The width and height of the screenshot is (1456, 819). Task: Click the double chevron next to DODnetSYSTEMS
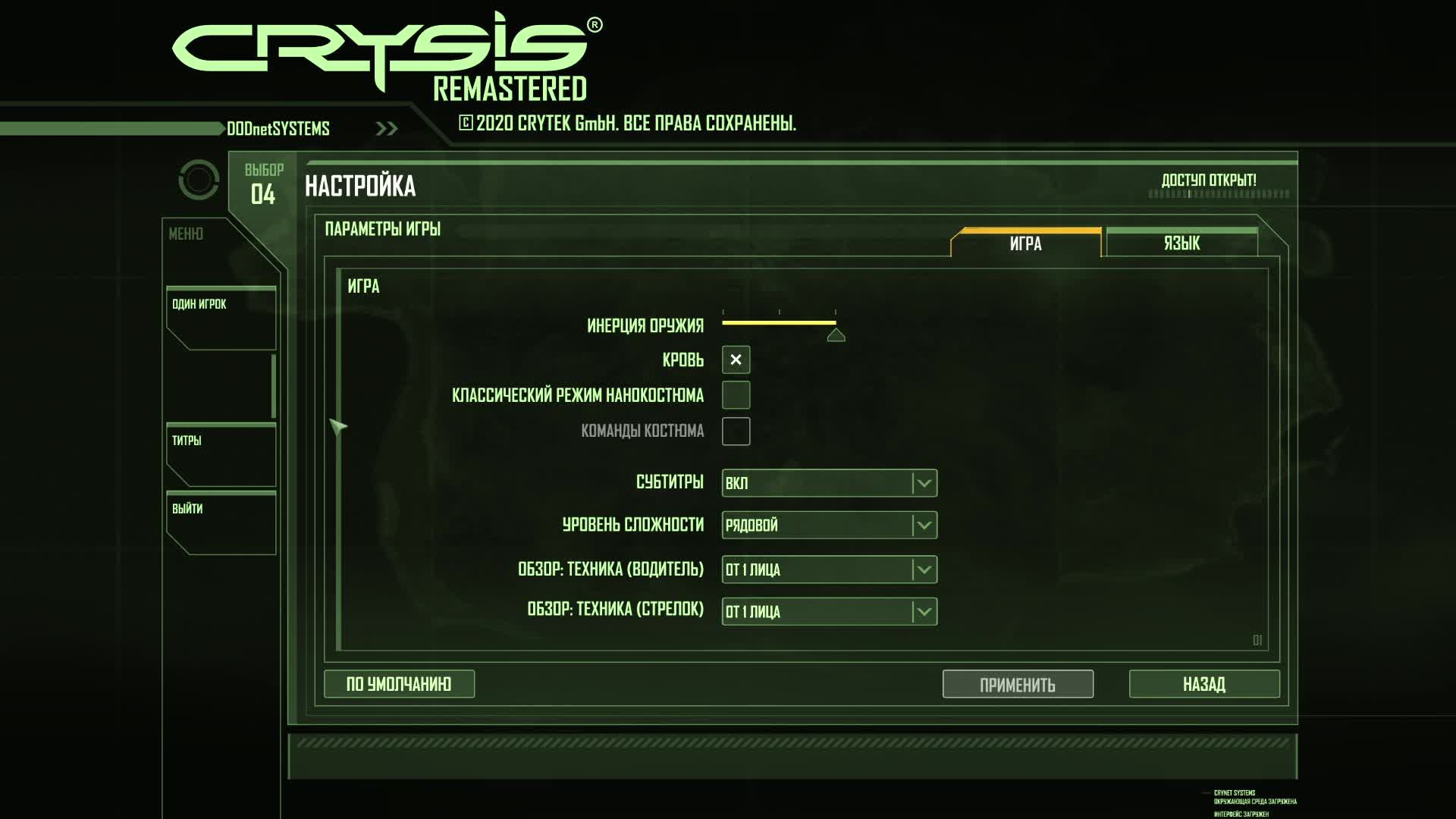(x=387, y=127)
